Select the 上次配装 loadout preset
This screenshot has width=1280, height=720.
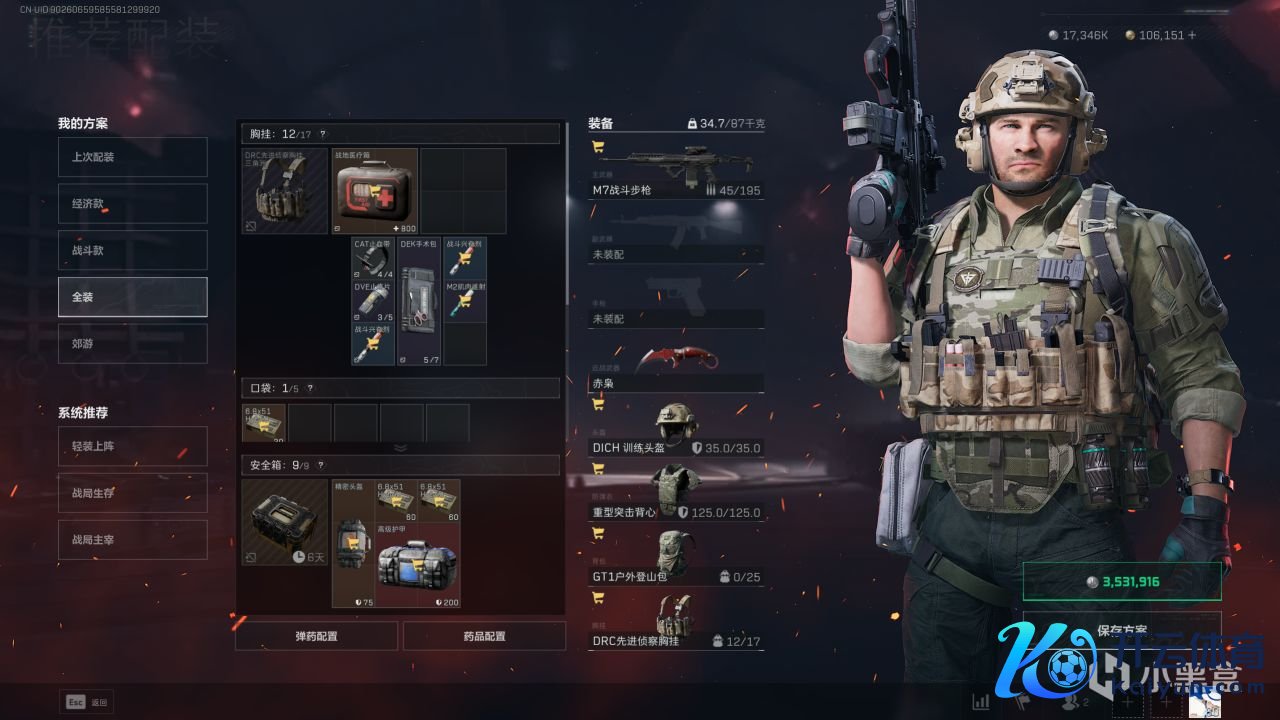coord(132,157)
